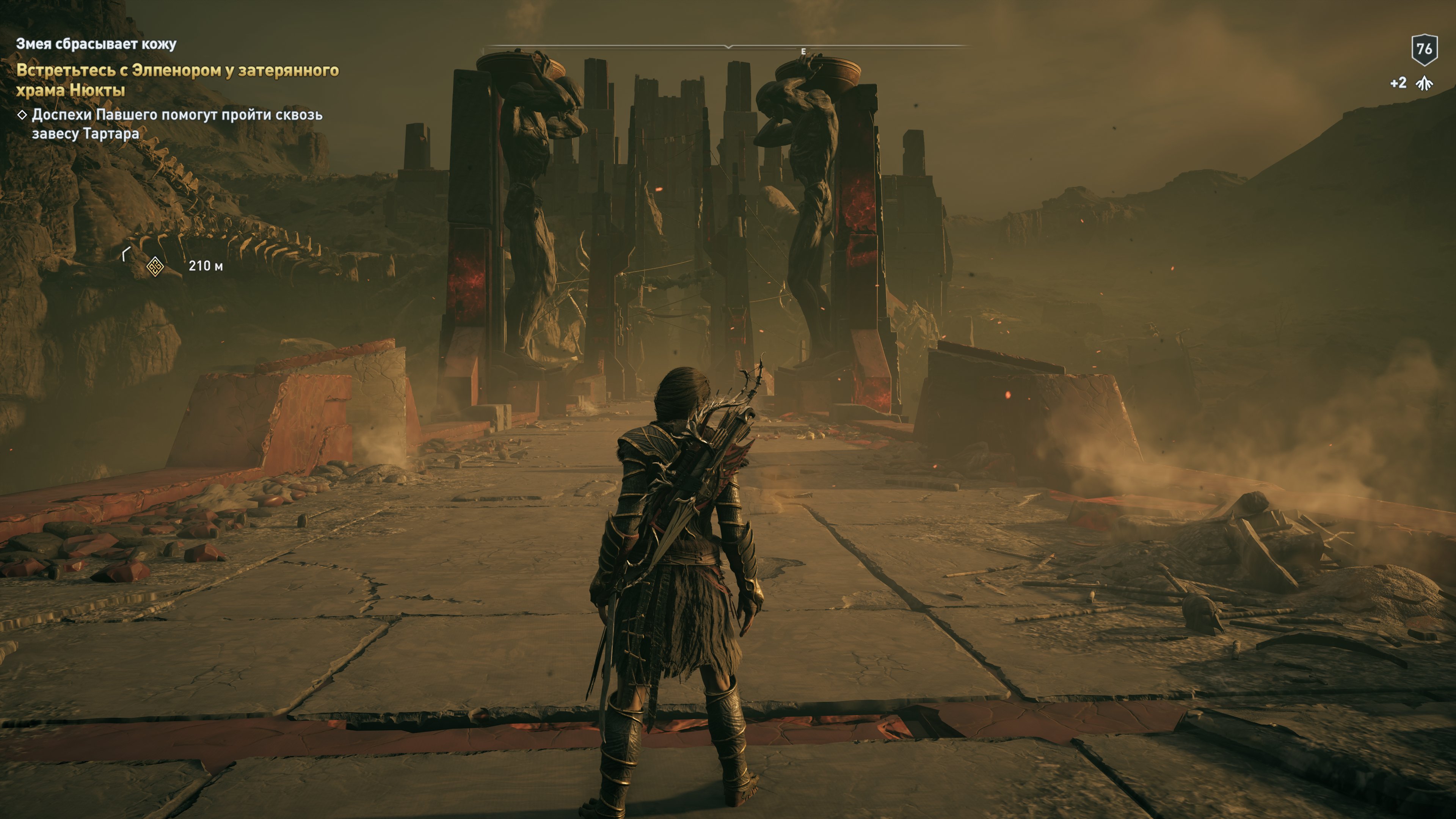The image size is (1456, 819).
Task: Select the quest title "Змея сбрасывает кожу"
Action: 96,44
